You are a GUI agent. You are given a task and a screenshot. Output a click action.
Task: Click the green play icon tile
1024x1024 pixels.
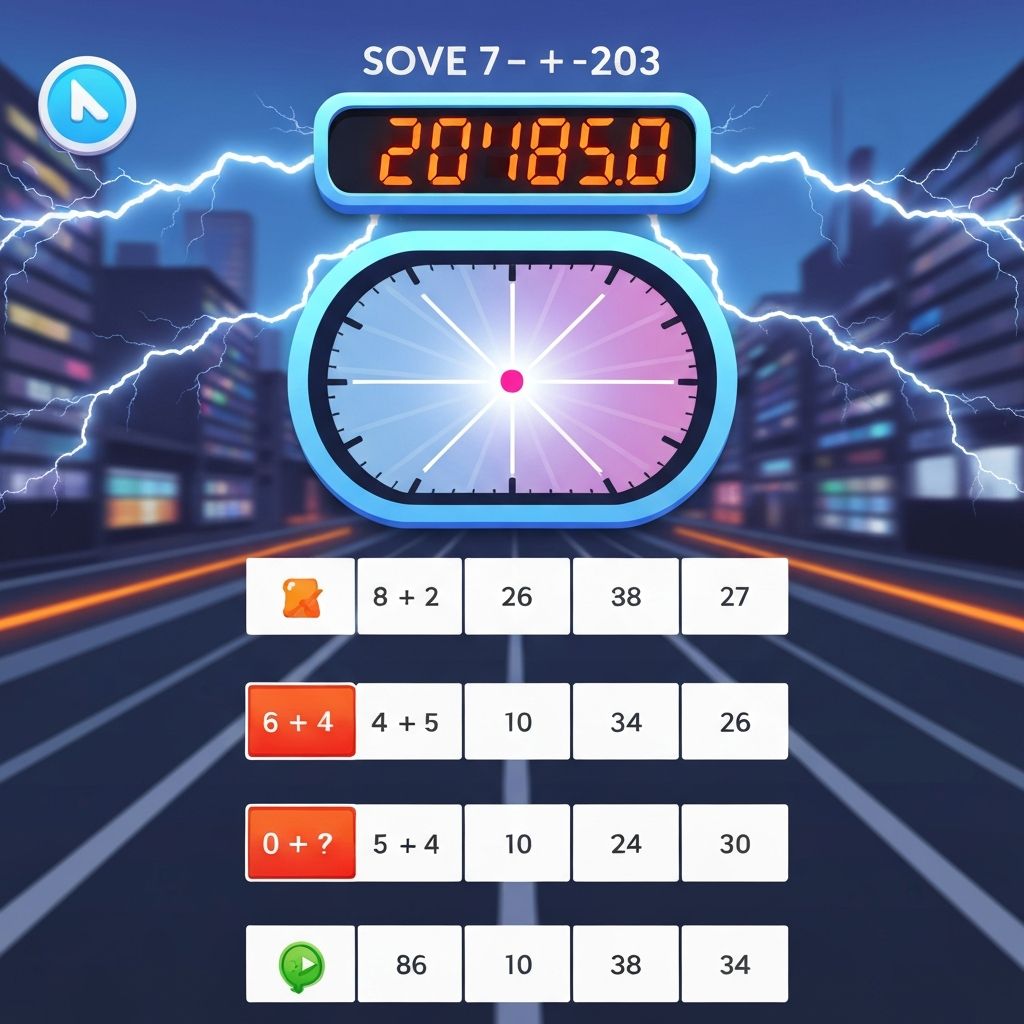(301, 964)
